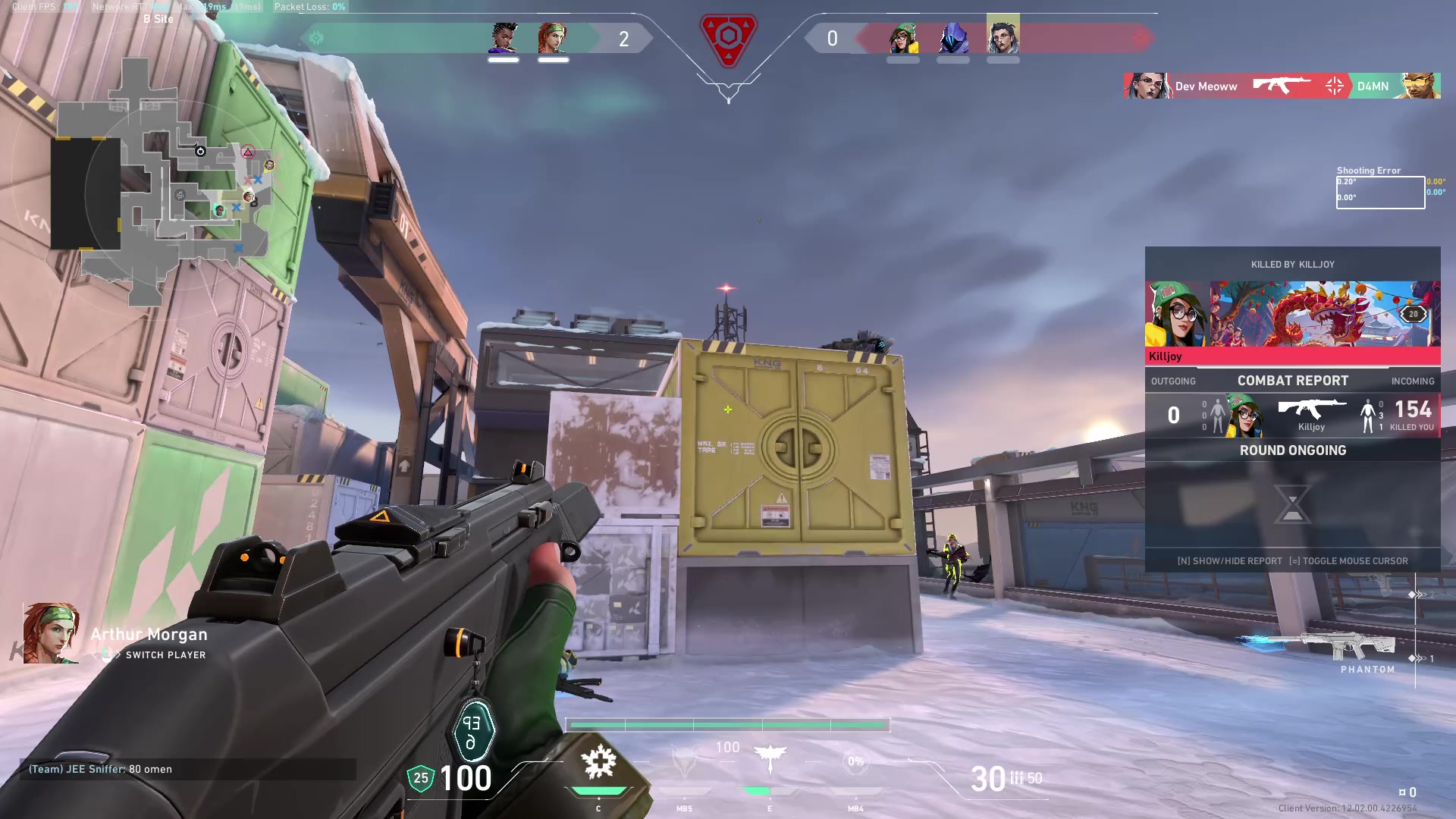Image resolution: width=1456 pixels, height=819 pixels.
Task: Choose Skye's portrait in the top team bar
Action: coord(553,38)
